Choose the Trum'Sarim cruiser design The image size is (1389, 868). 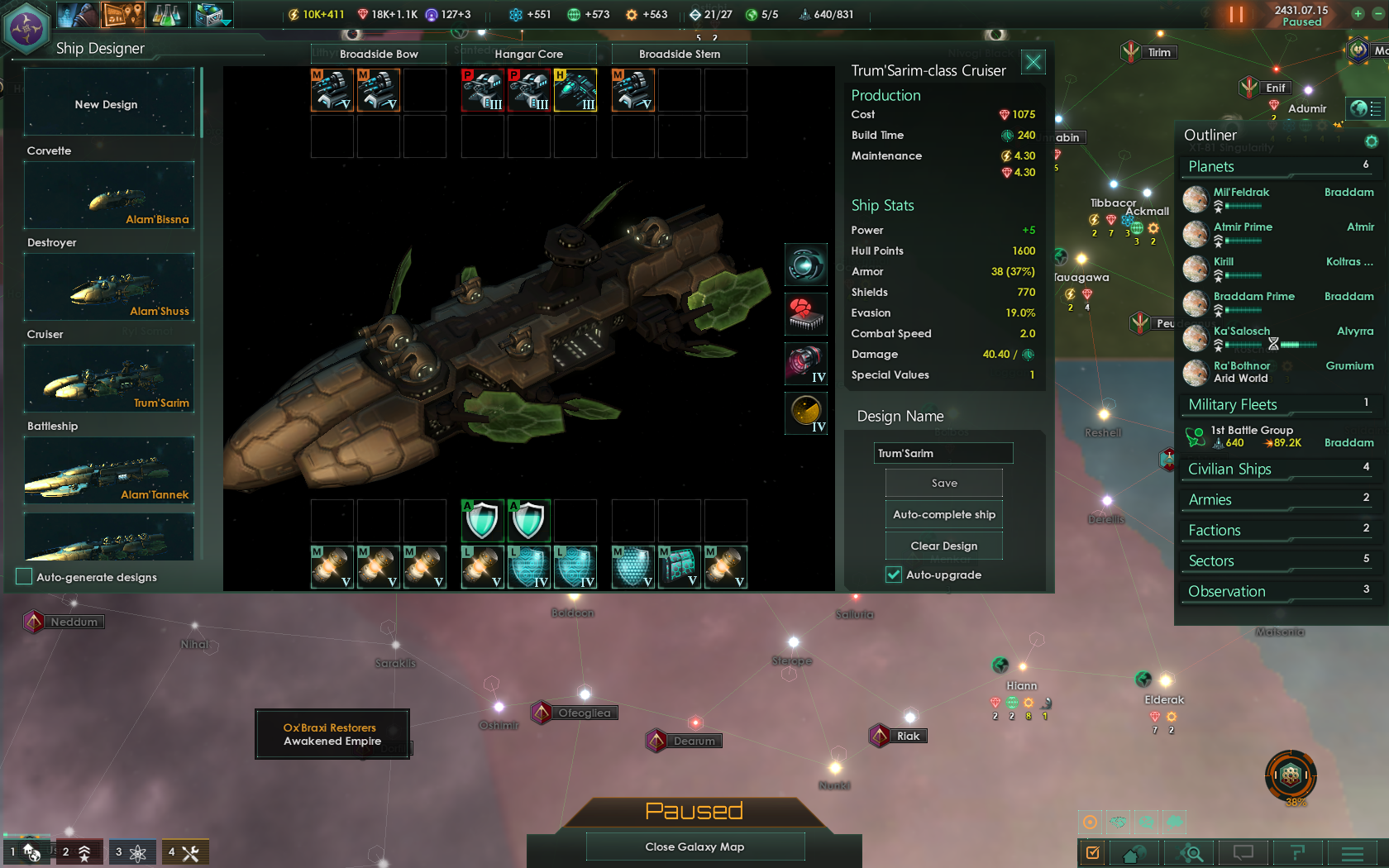[109, 379]
